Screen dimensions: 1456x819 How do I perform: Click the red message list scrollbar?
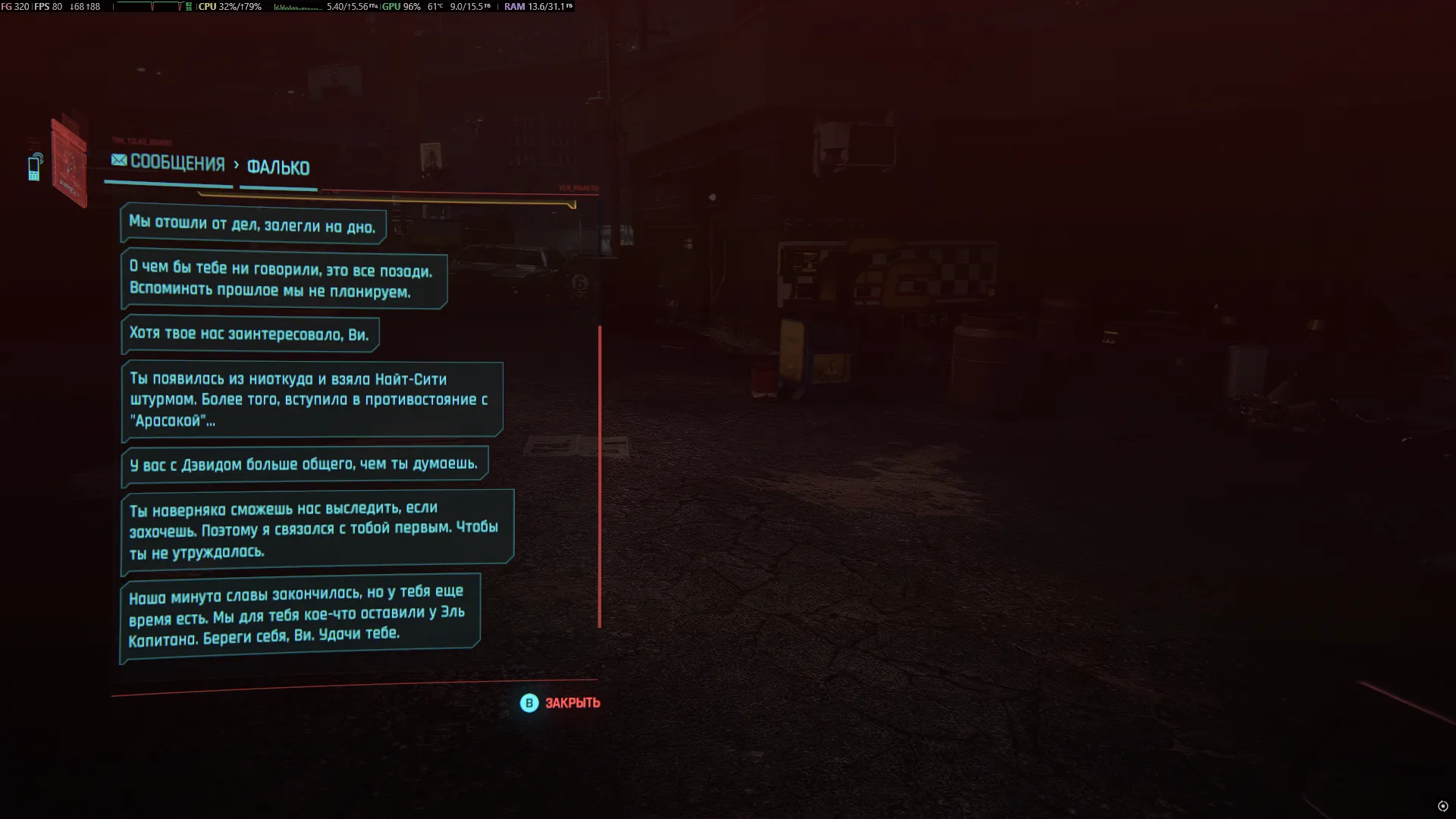point(599,476)
